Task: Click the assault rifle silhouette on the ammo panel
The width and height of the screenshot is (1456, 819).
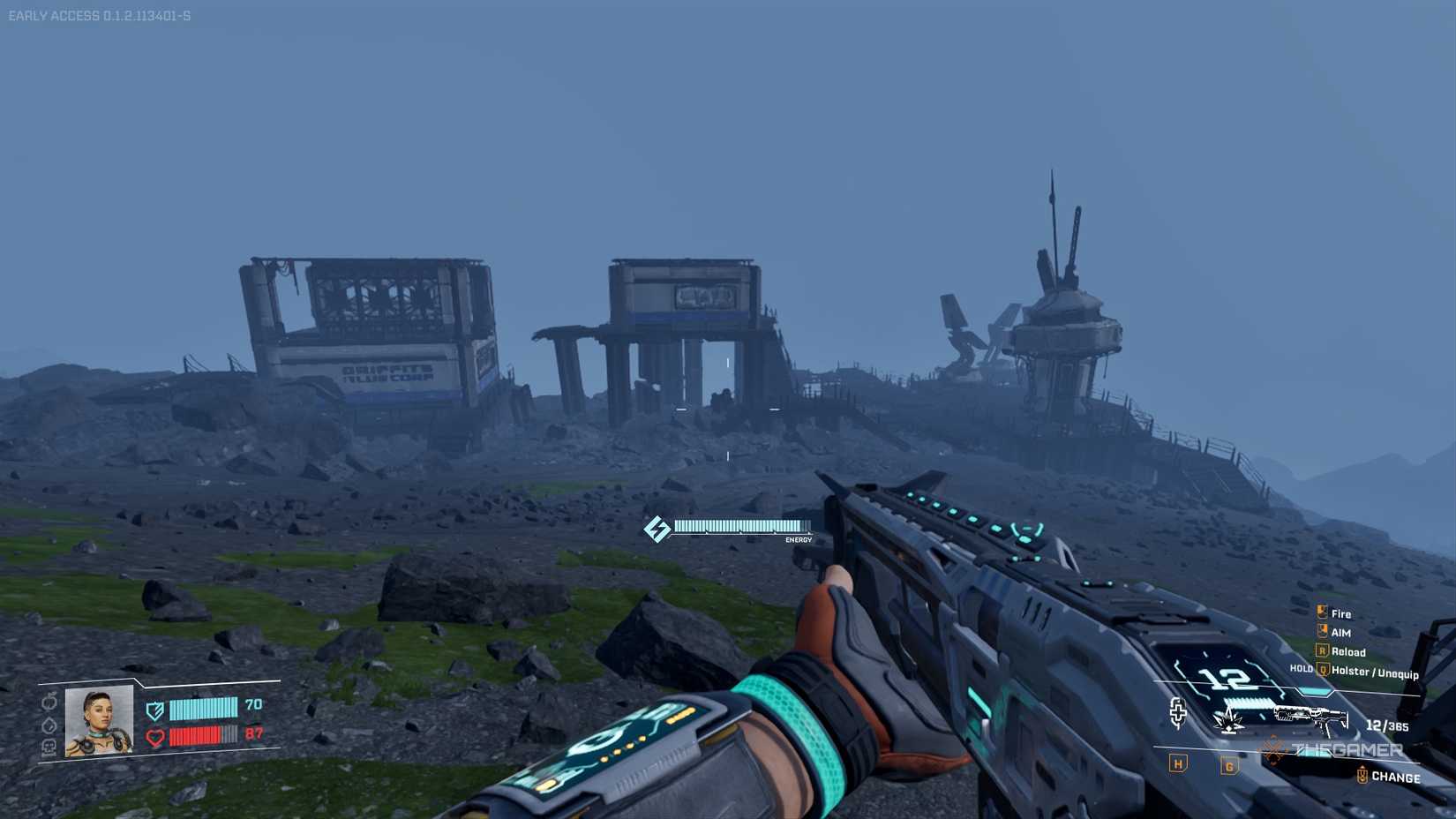Action: point(1310,717)
